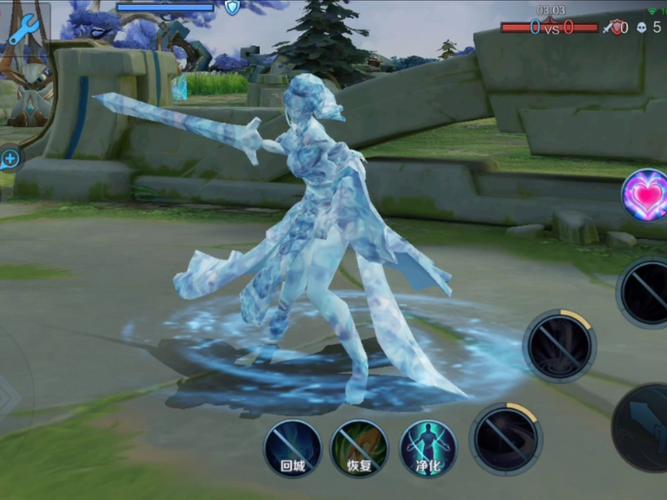Open settings with the wrench icon
Screen dimensions: 667x500
coord(22,29)
